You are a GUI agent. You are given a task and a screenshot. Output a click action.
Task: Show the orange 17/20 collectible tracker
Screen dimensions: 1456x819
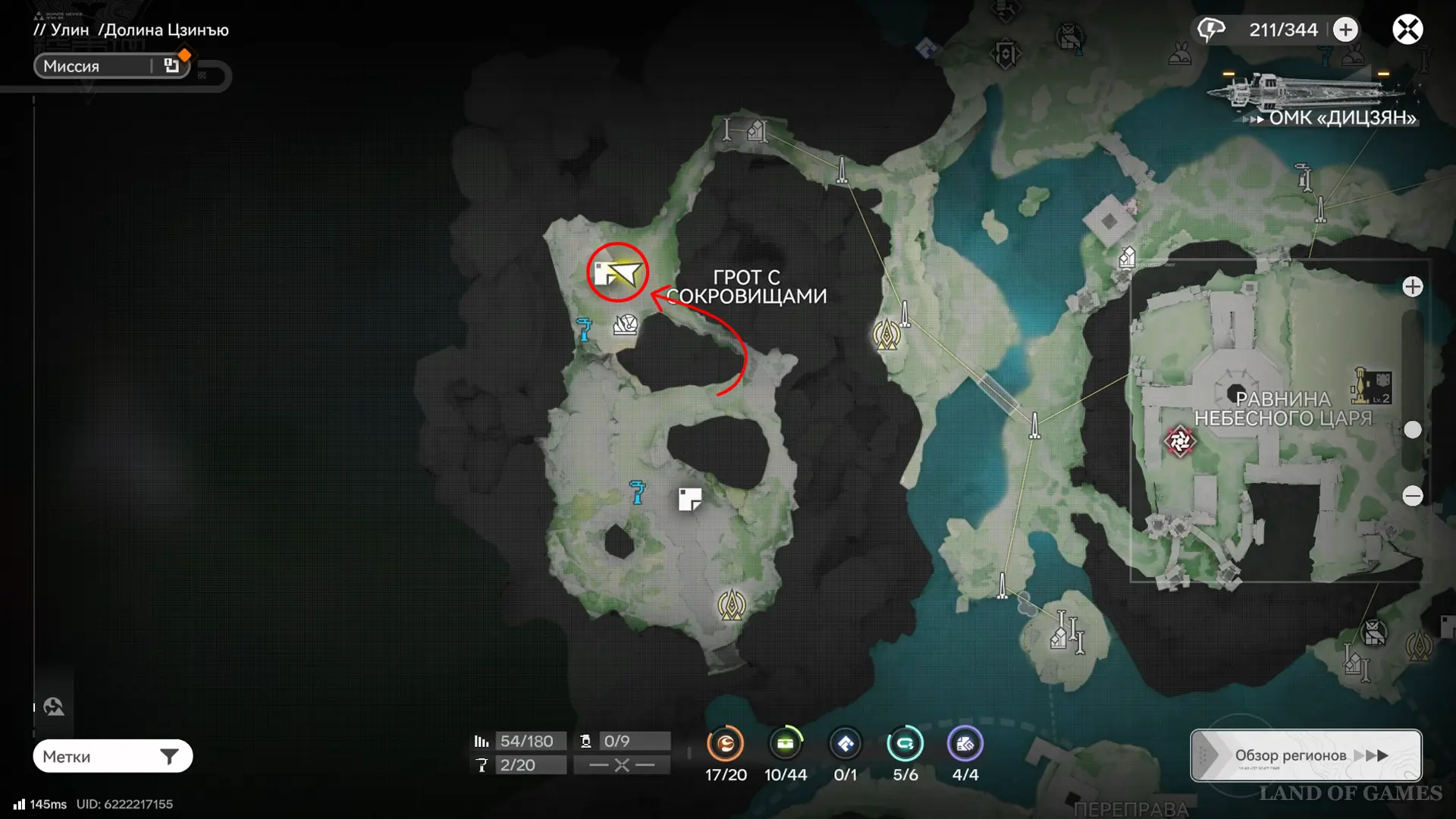[725, 744]
